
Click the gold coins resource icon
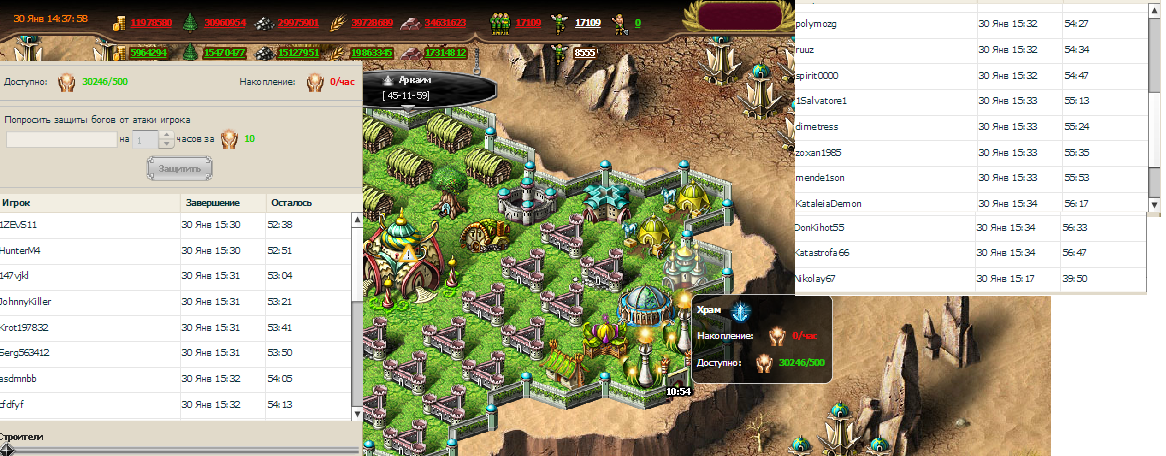118,22
